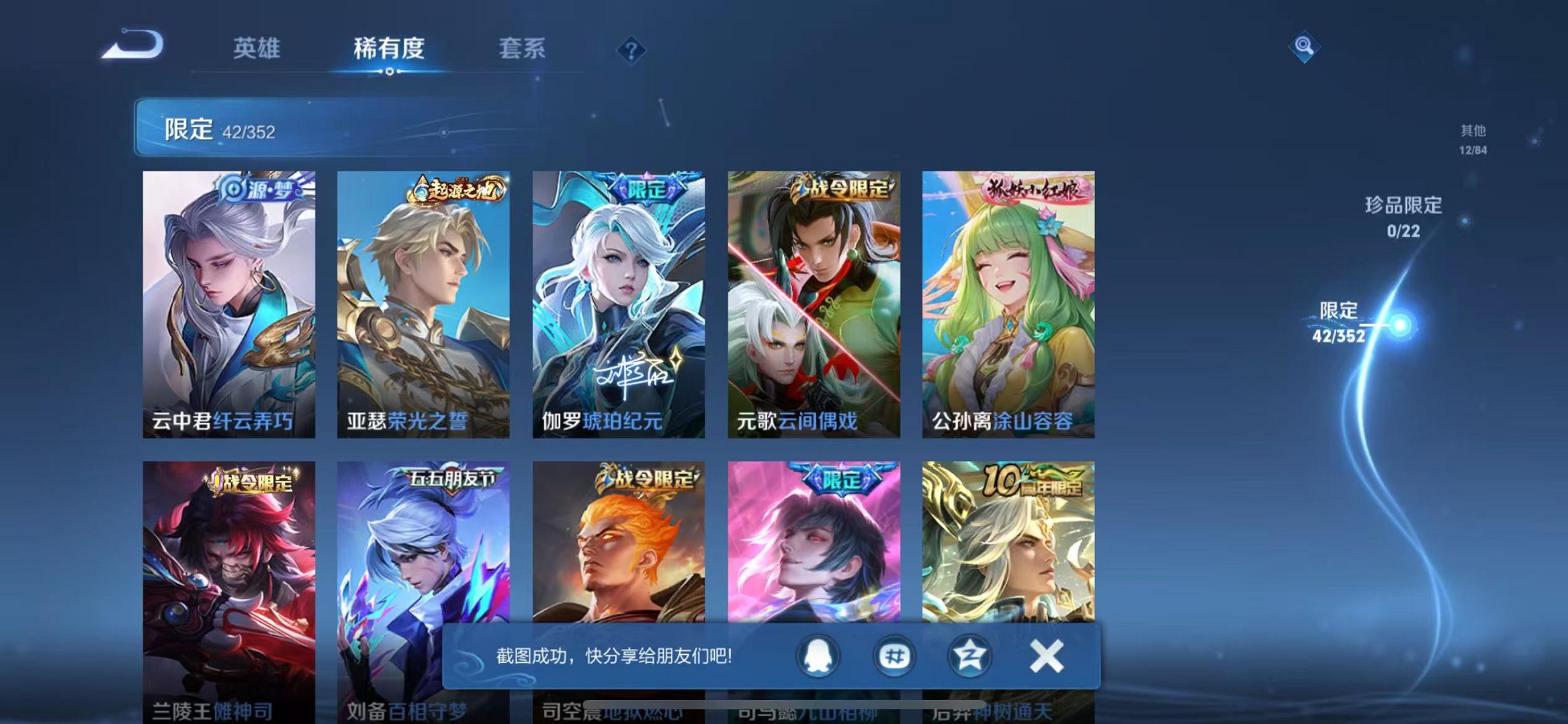The width and height of the screenshot is (1568, 724).
Task: Dismiss the screenshot share bar with X
Action: (1047, 656)
